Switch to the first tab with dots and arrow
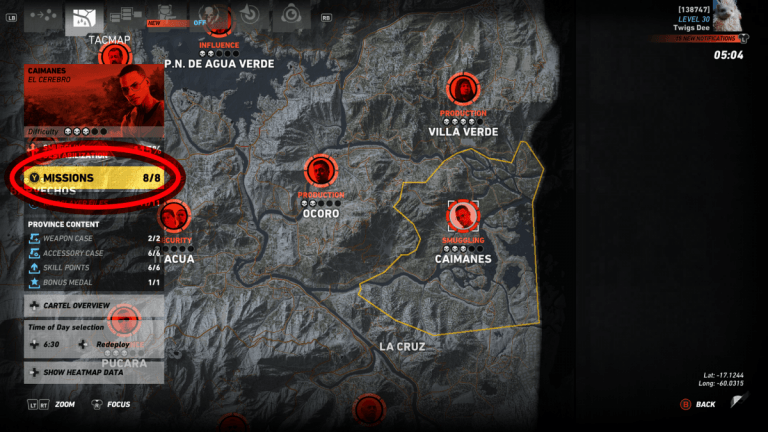 (41, 16)
